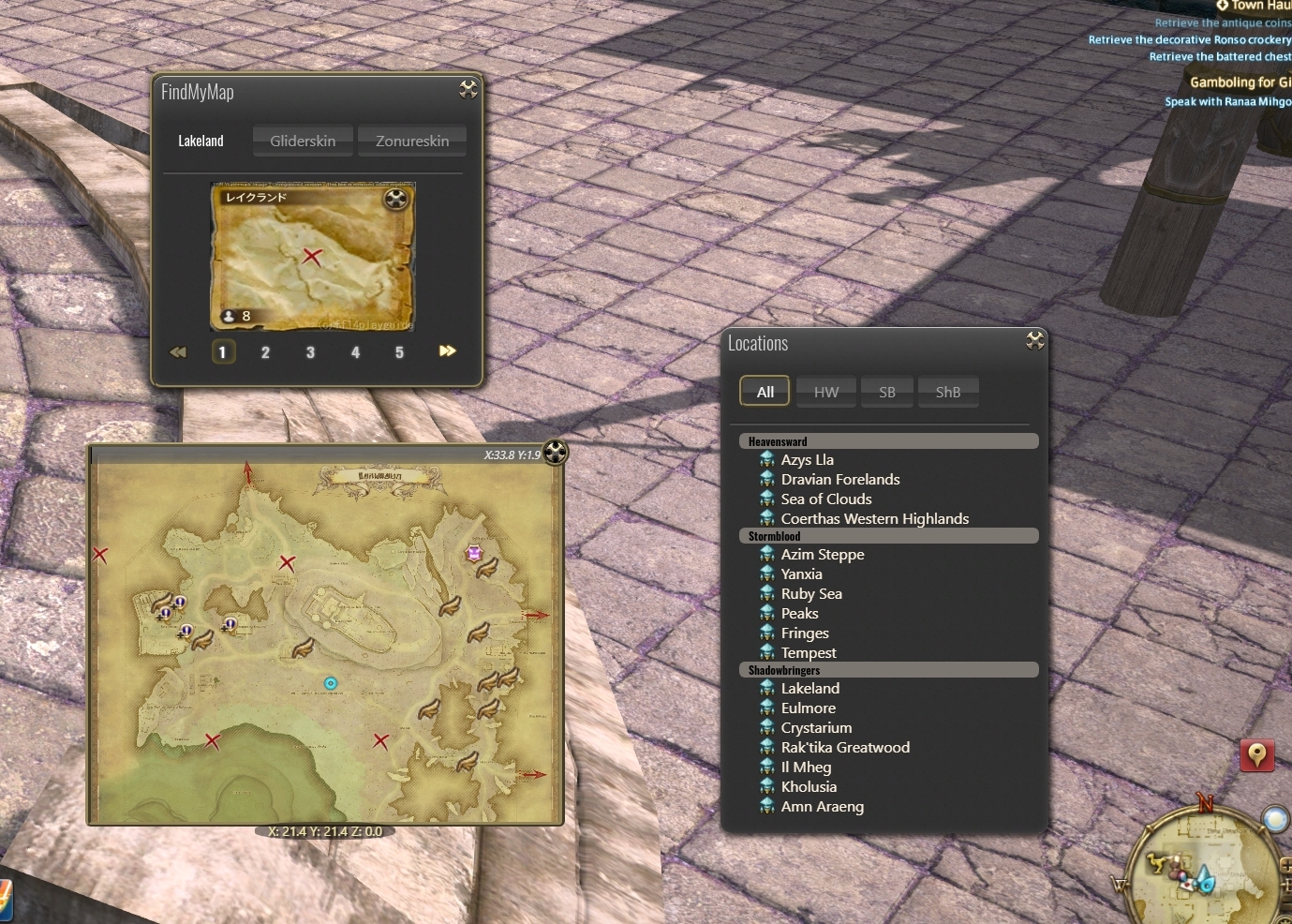
Task: Switch to the Zonureskin tab
Action: [411, 141]
